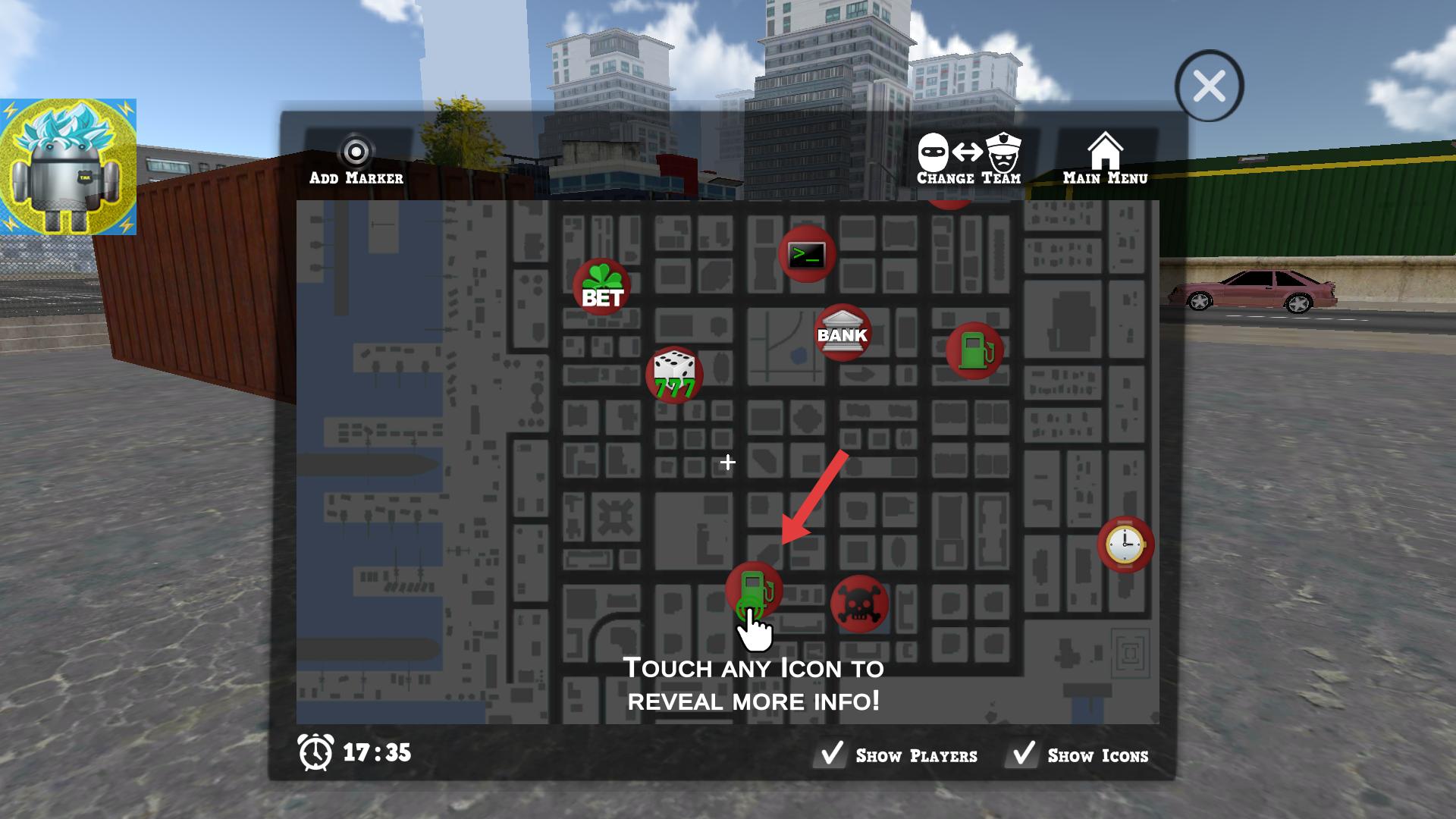Select the gas station icon beside the Bank

tap(974, 350)
